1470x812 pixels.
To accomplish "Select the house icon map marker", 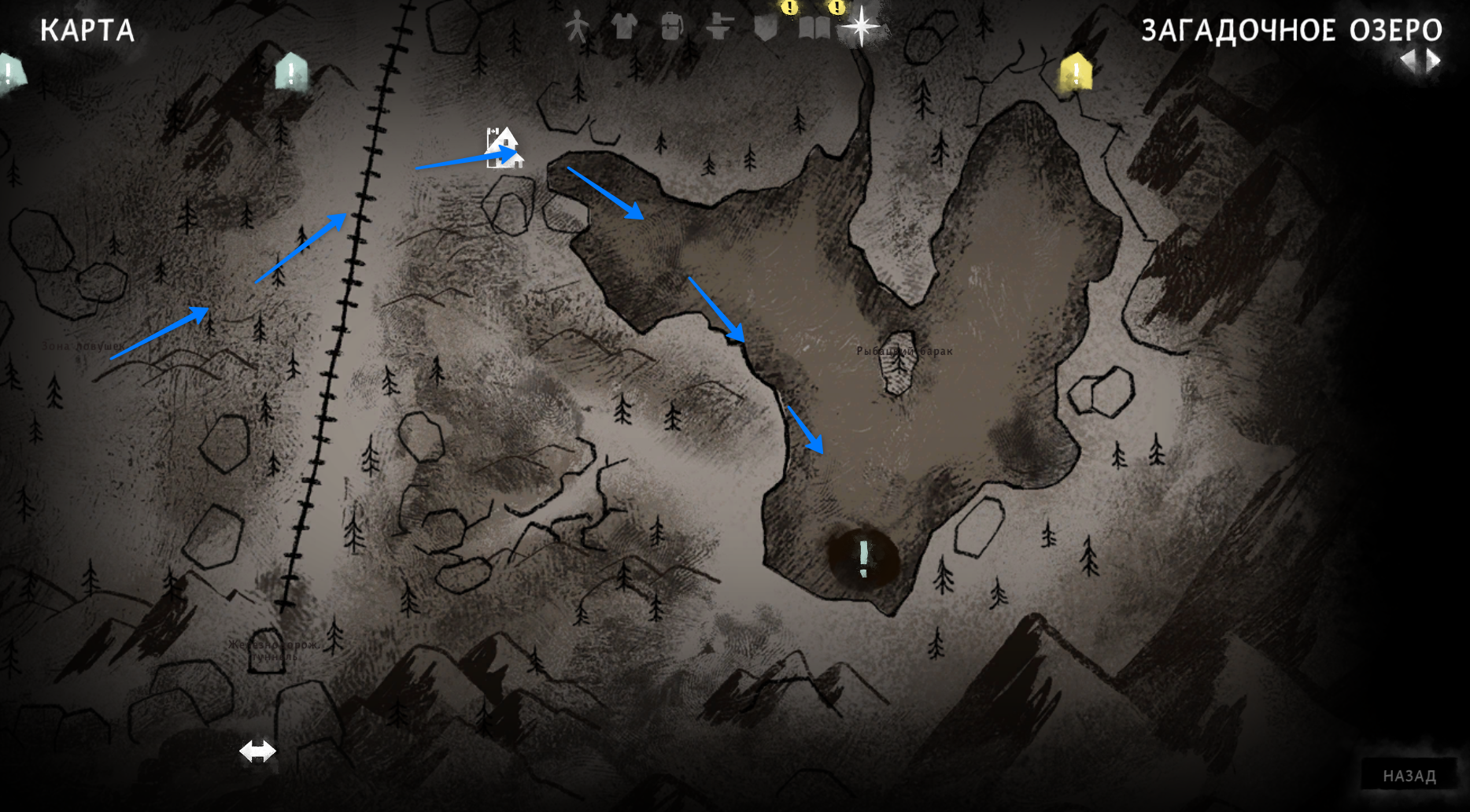I will coord(504,148).
